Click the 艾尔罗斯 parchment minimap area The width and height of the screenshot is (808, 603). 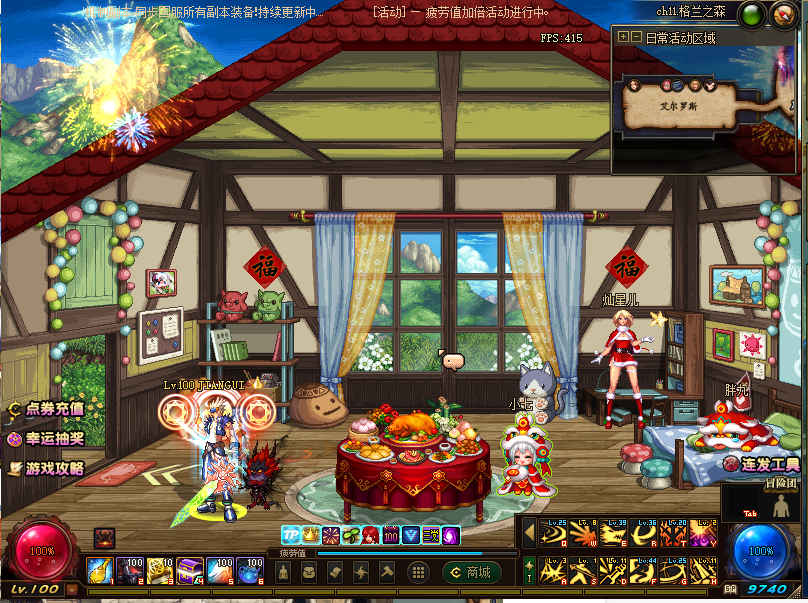coord(679,103)
